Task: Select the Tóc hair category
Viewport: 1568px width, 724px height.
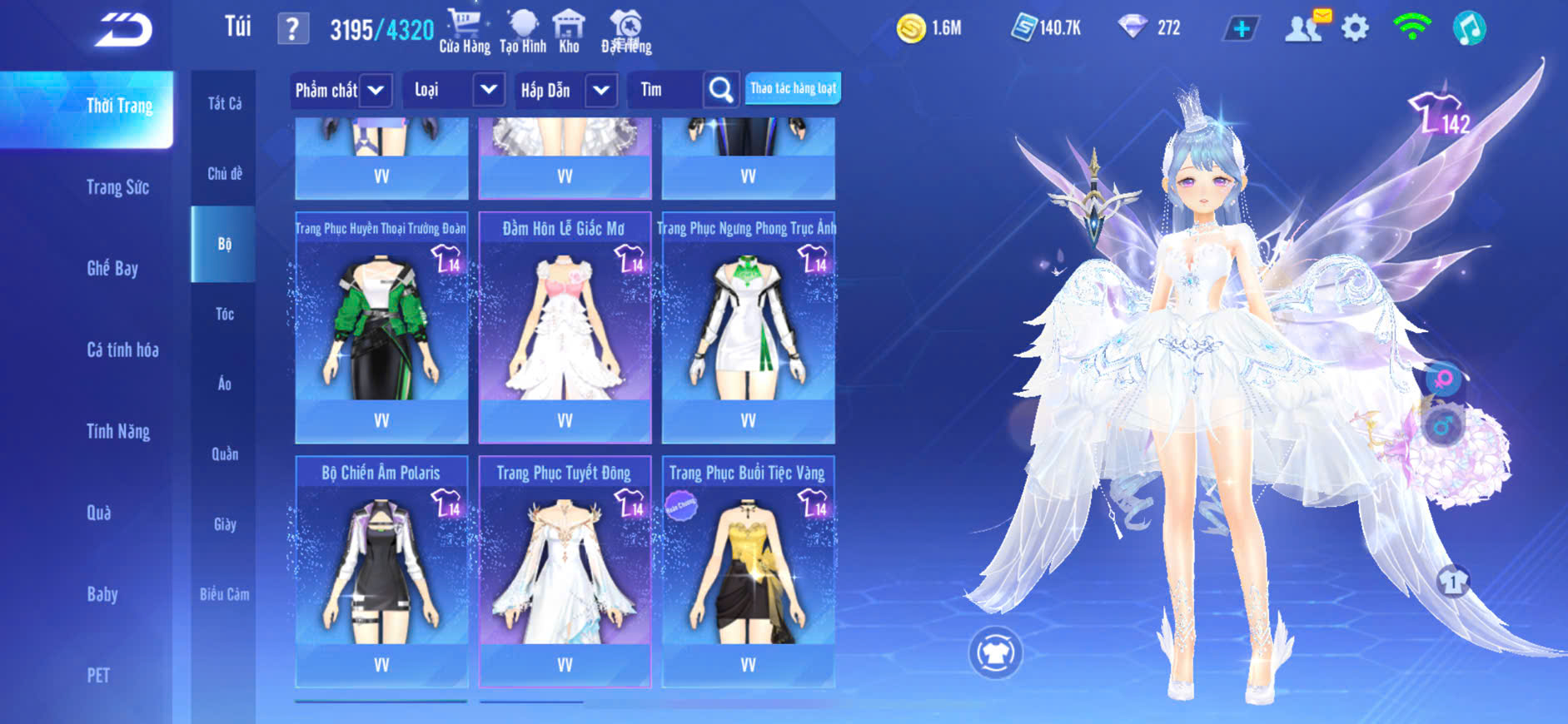Action: tap(225, 314)
